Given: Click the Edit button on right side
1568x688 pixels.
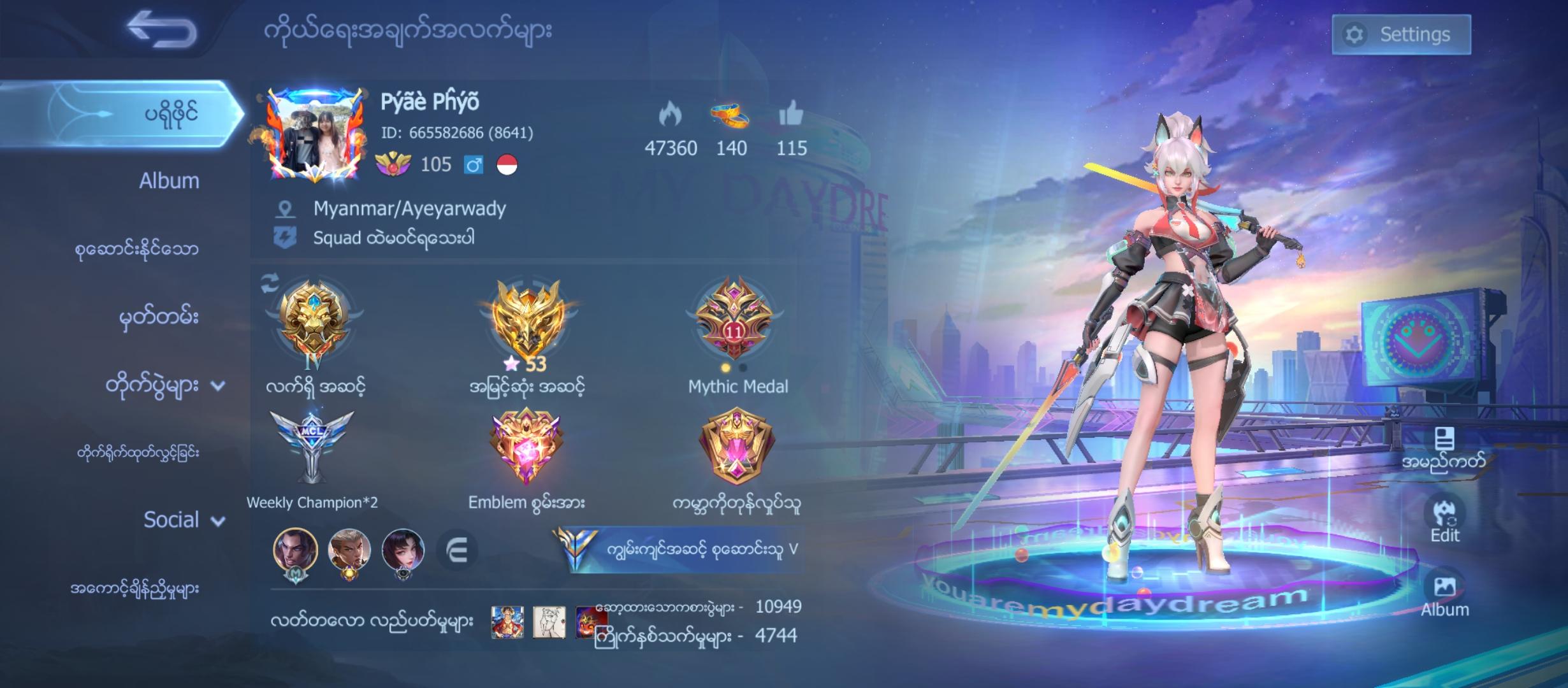Looking at the screenshot, I should point(1446,515).
